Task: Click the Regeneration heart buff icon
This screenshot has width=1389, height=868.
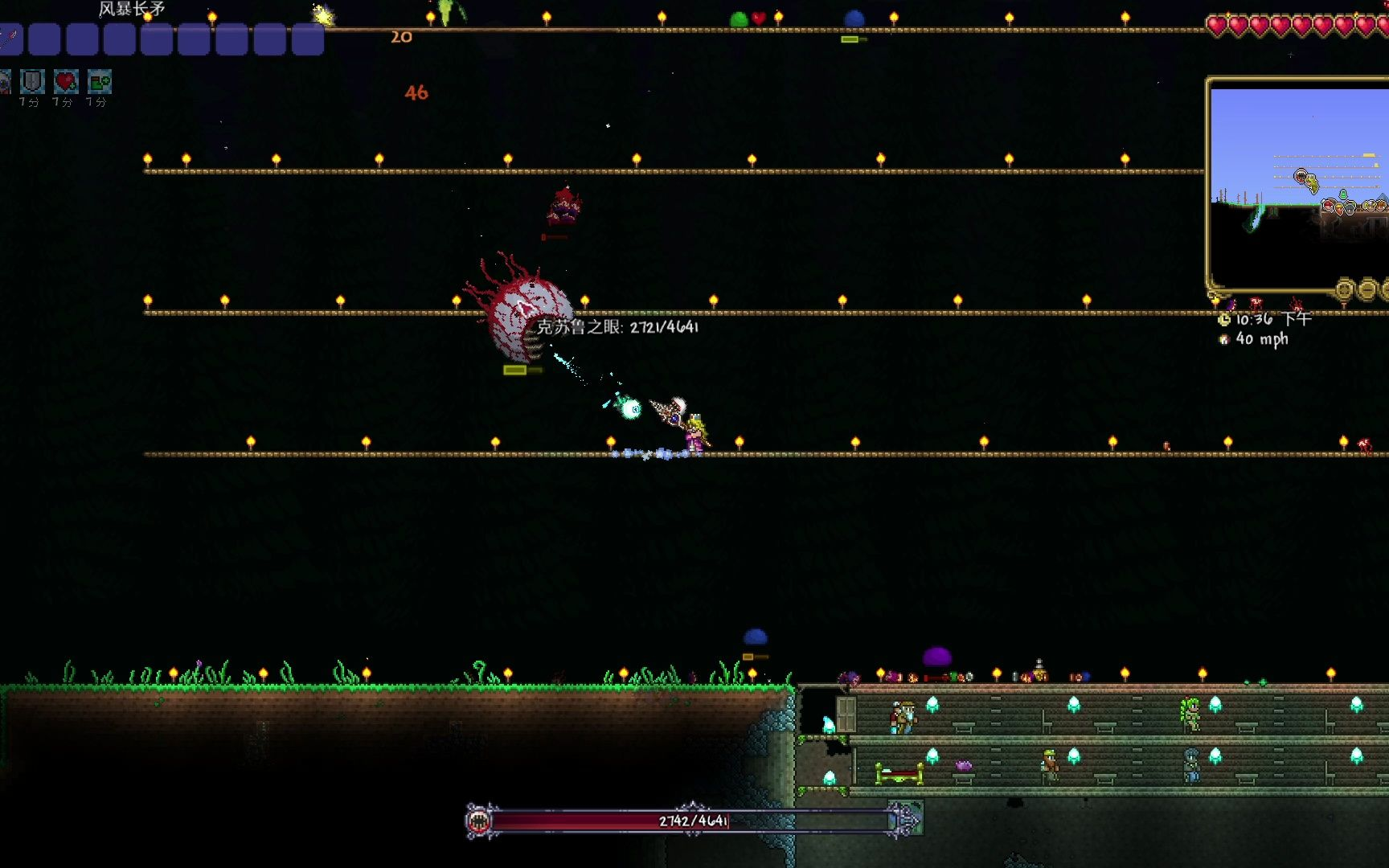Action: coord(66,82)
